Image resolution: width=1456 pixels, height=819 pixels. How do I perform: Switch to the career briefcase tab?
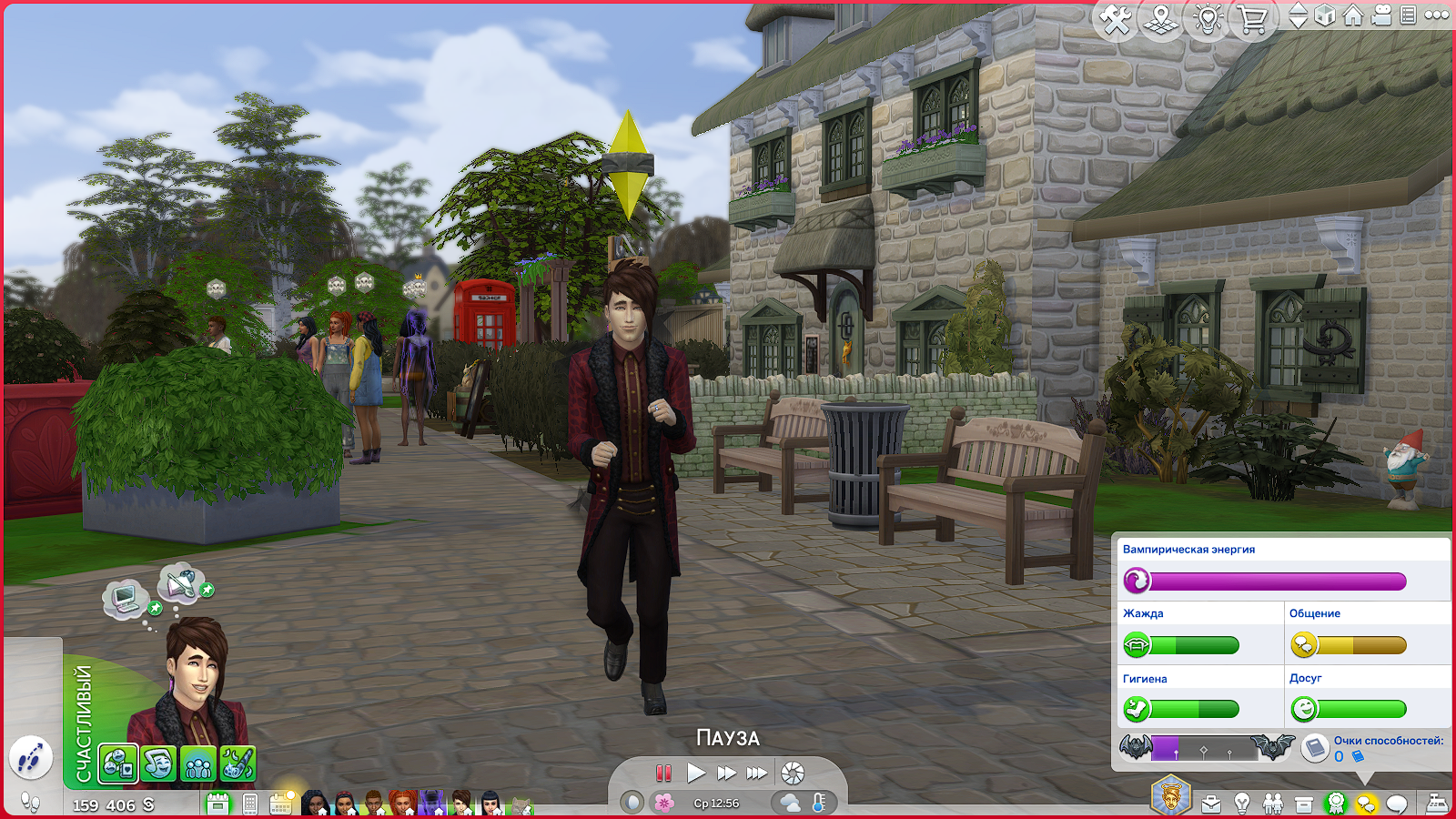[x=1211, y=804]
